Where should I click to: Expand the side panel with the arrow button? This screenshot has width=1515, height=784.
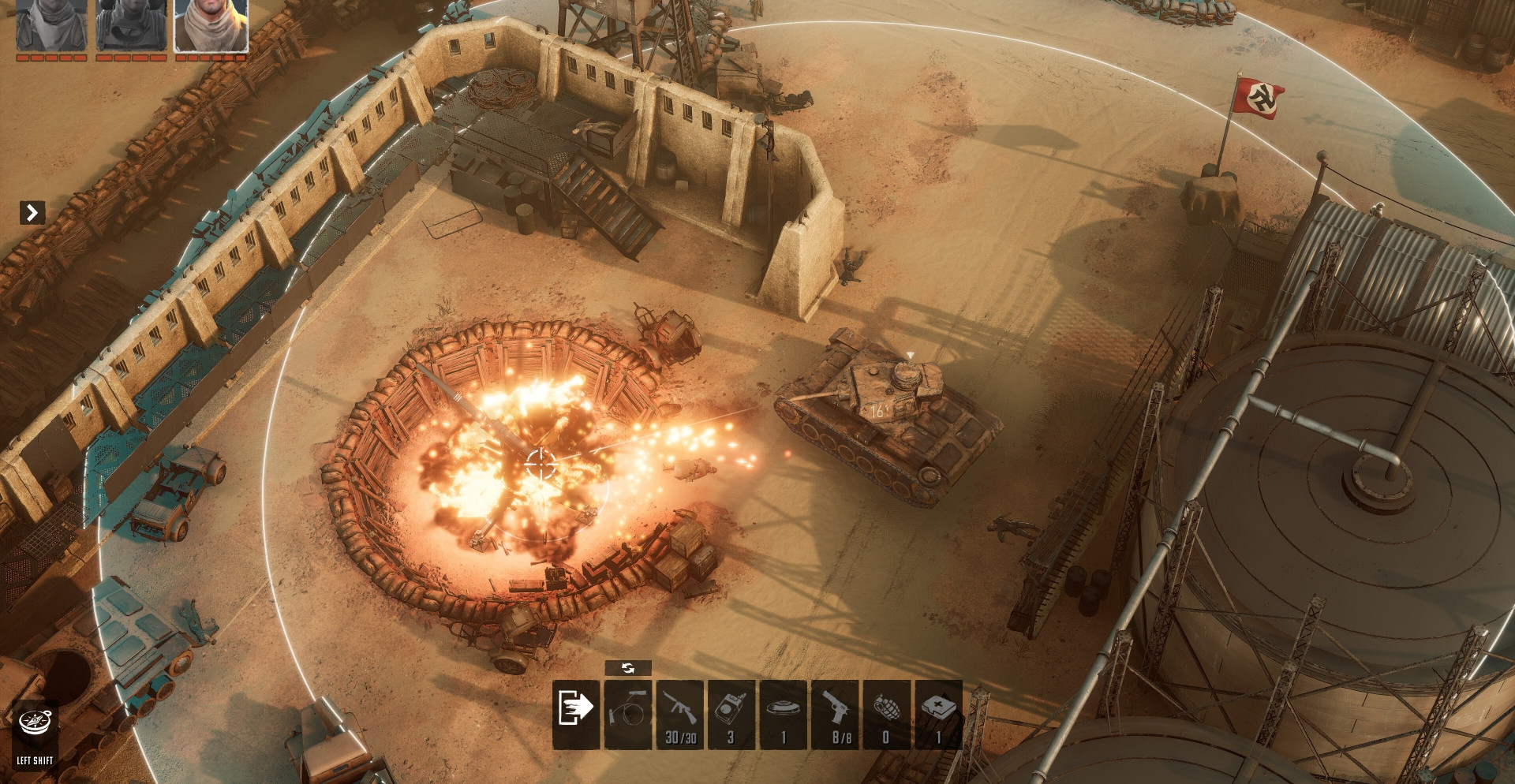point(32,212)
